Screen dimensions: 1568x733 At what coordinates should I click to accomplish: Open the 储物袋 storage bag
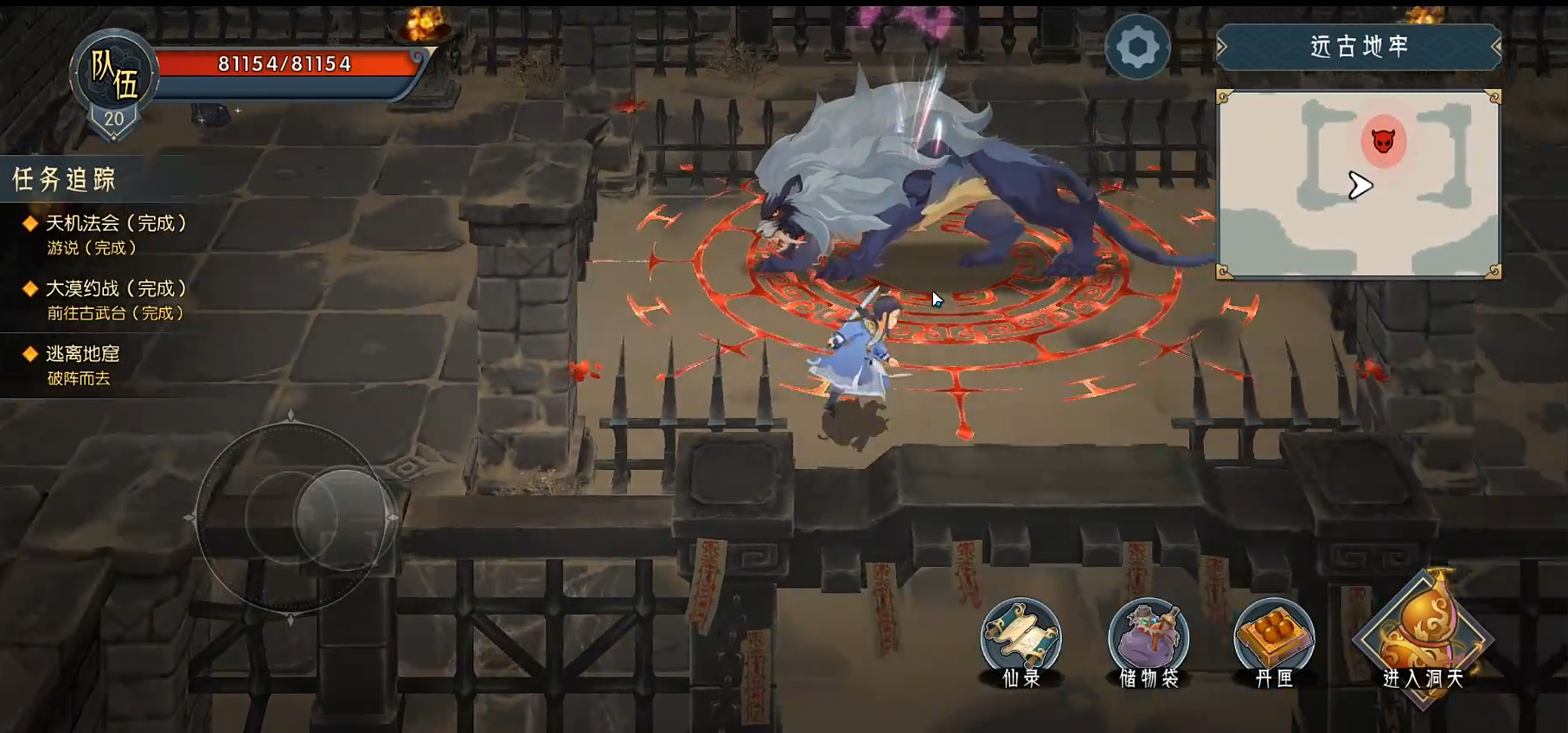pos(1149,640)
